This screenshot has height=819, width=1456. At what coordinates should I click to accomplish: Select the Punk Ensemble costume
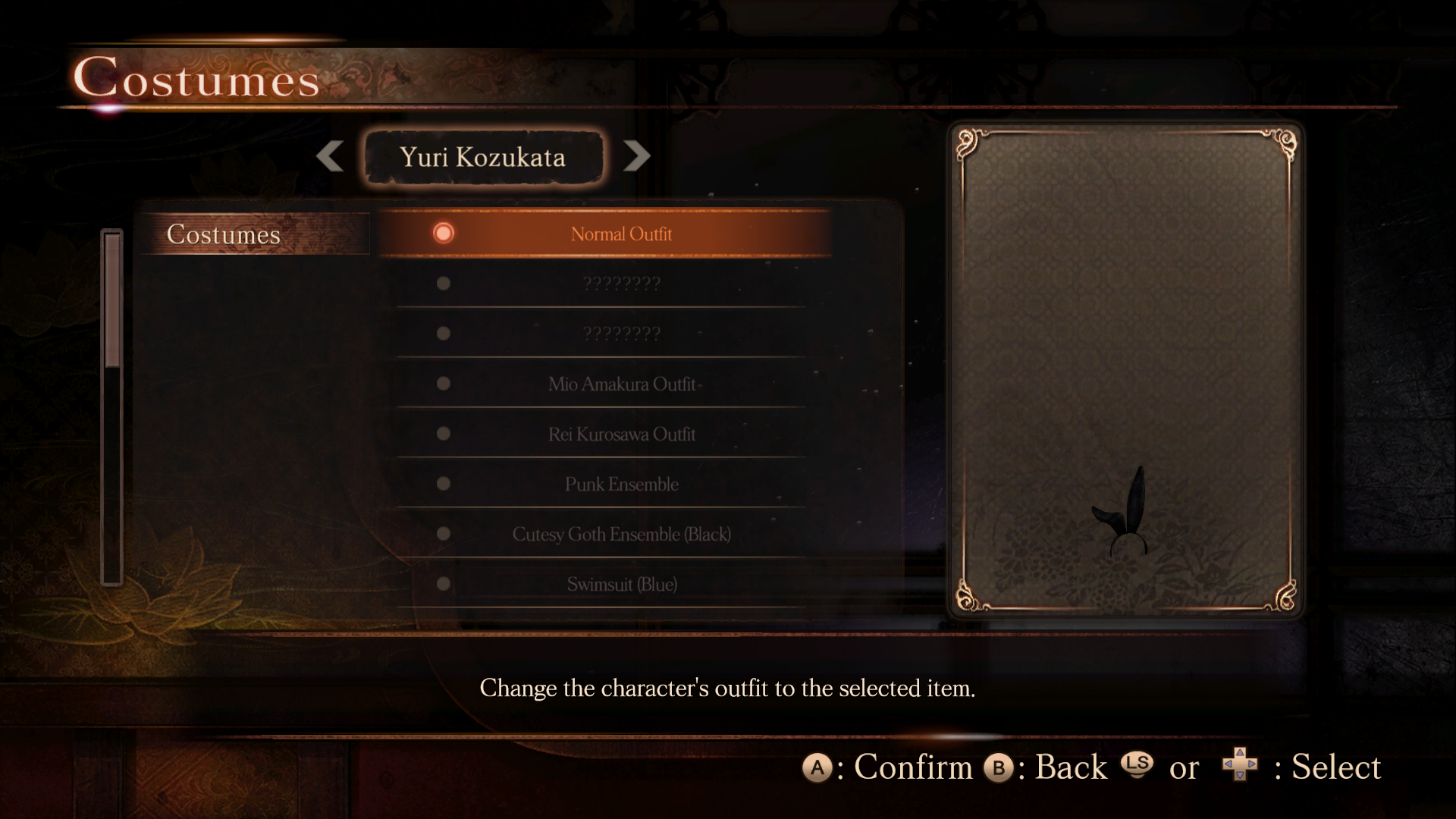(620, 484)
